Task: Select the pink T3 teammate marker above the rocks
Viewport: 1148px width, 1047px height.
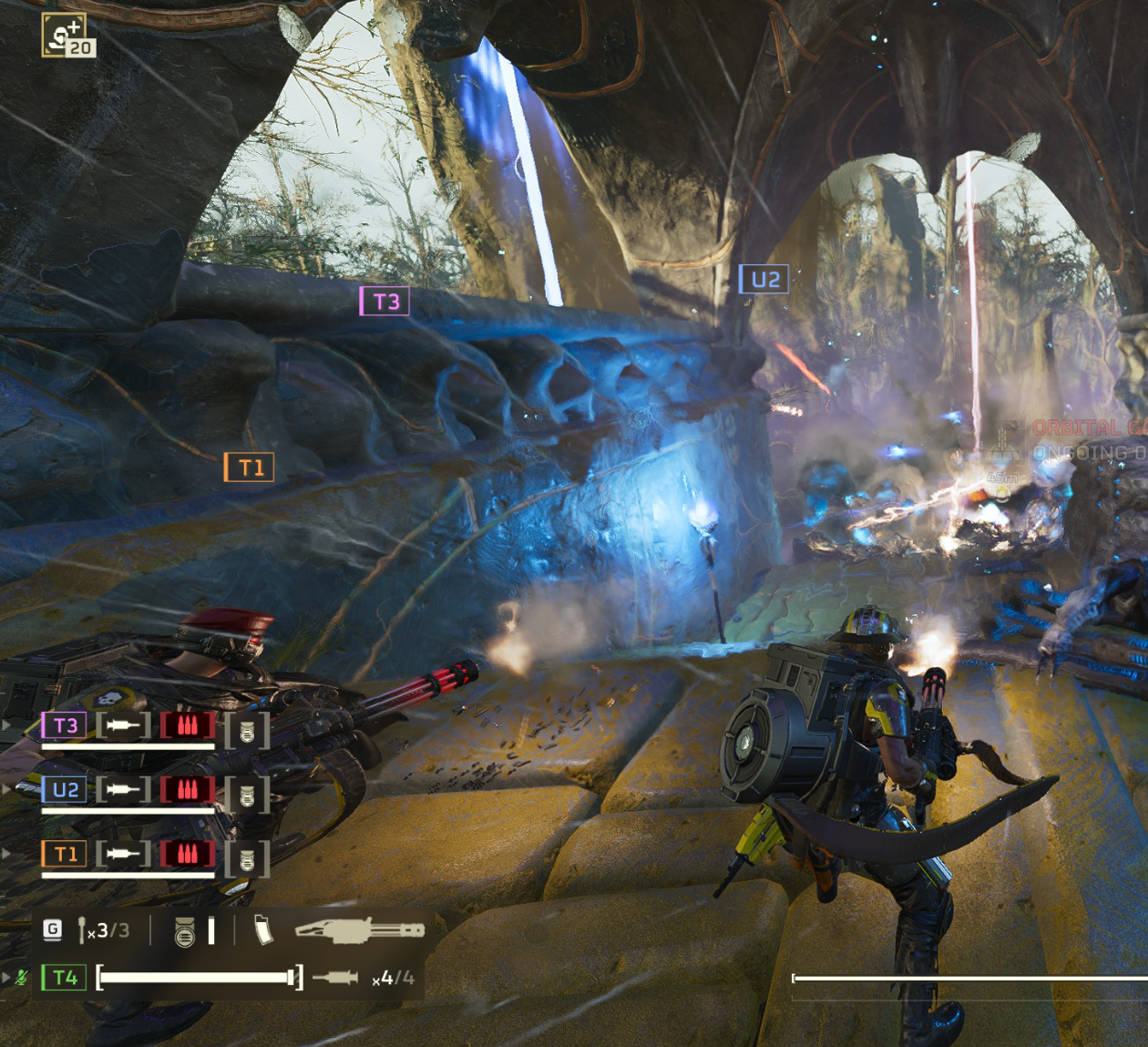Action: [x=384, y=302]
